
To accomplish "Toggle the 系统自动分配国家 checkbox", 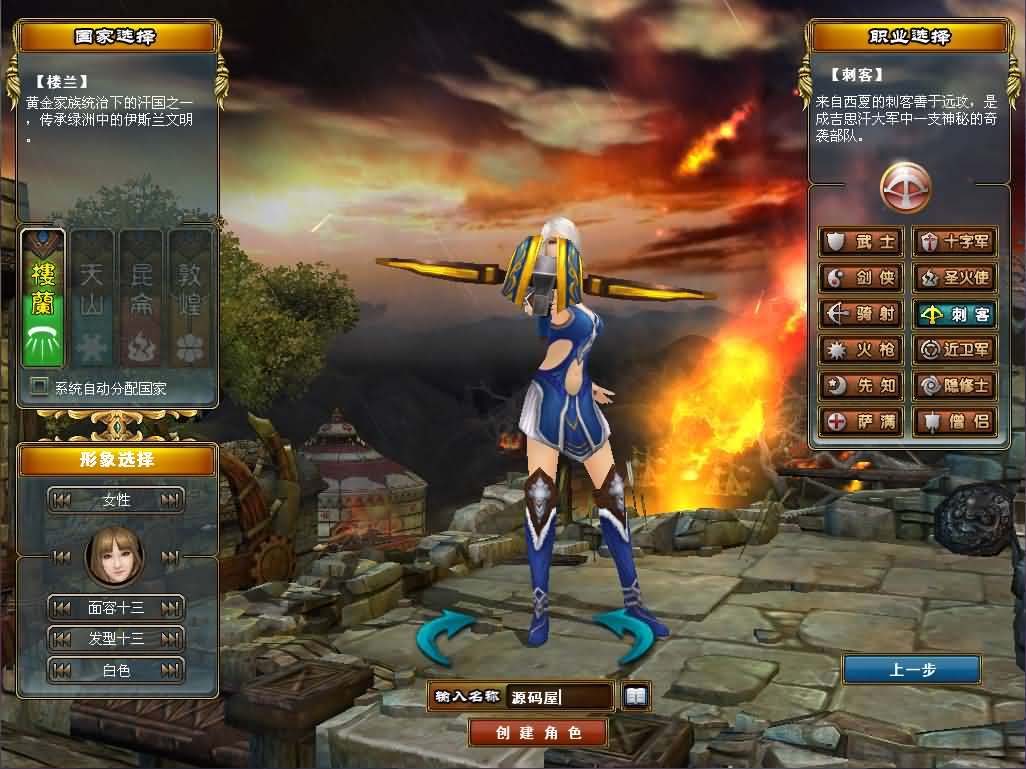I will (40, 387).
